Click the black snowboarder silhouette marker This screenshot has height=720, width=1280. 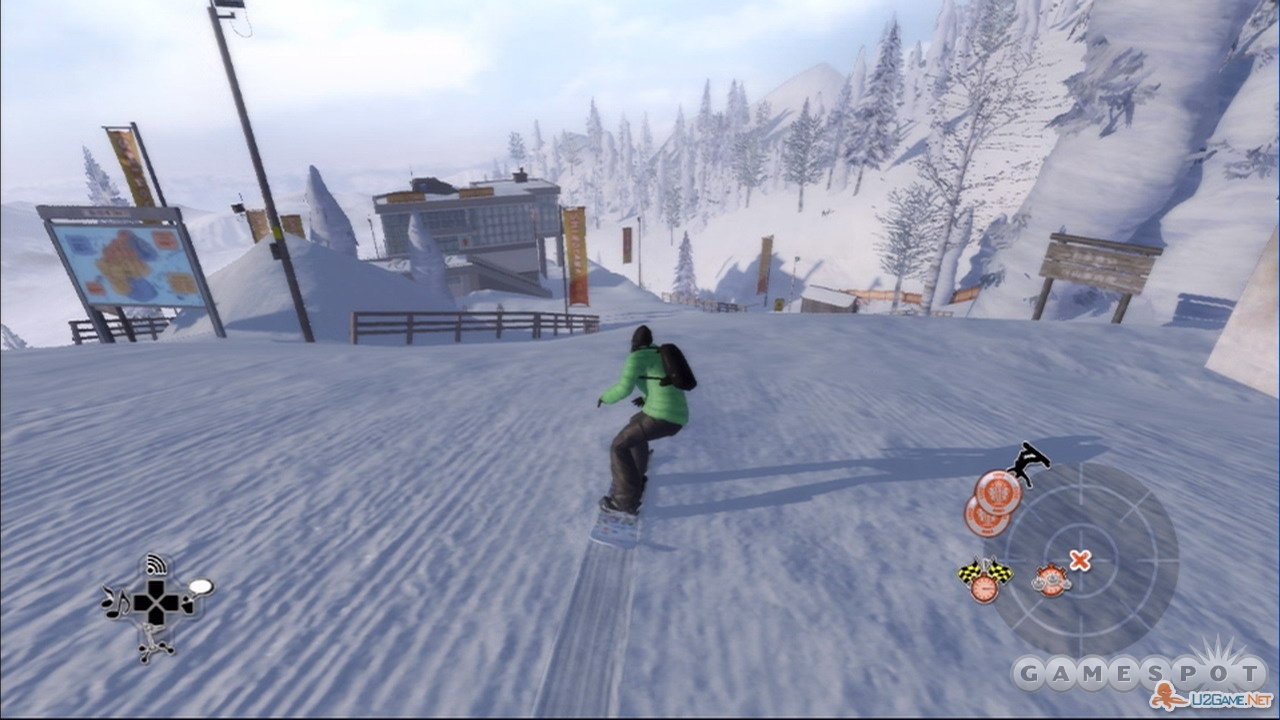pyautogui.click(x=1028, y=462)
